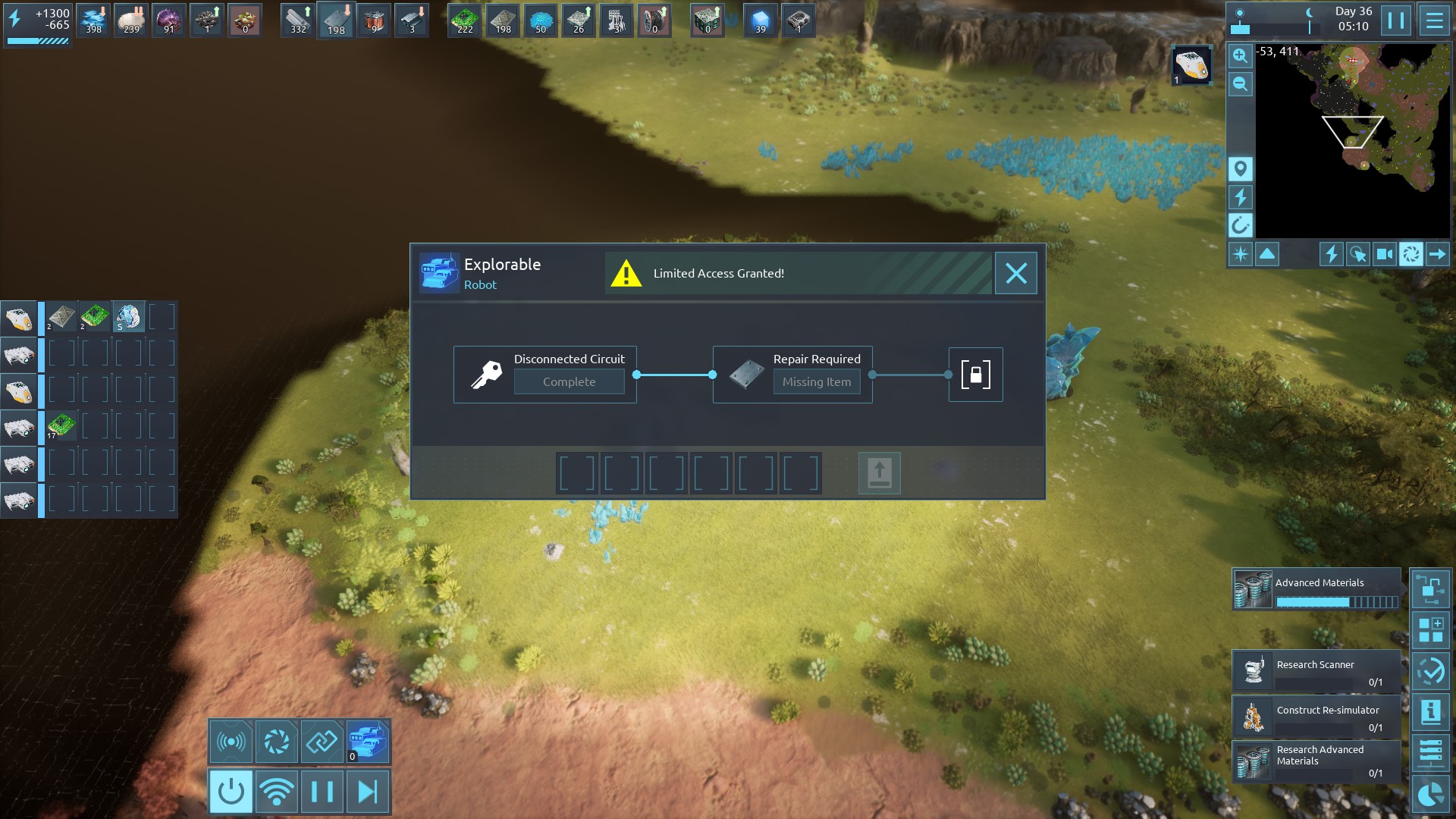Screen dimensions: 1456x819
Task: Pause the game from the top bar
Action: click(x=1395, y=20)
